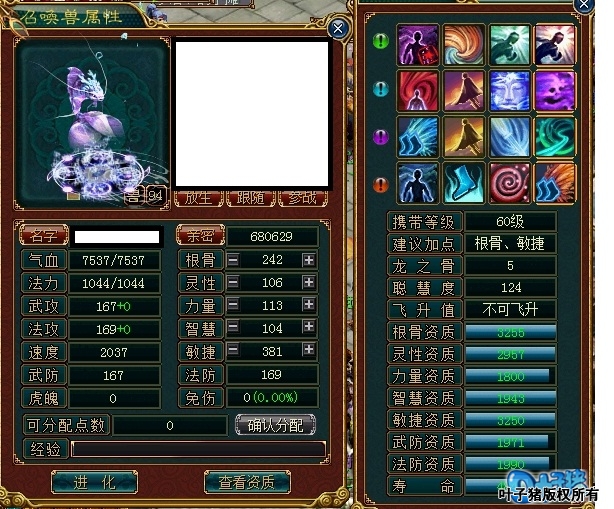This screenshot has height=509, width=614.
Task: Click the green exclamation orb
Action: (380, 42)
